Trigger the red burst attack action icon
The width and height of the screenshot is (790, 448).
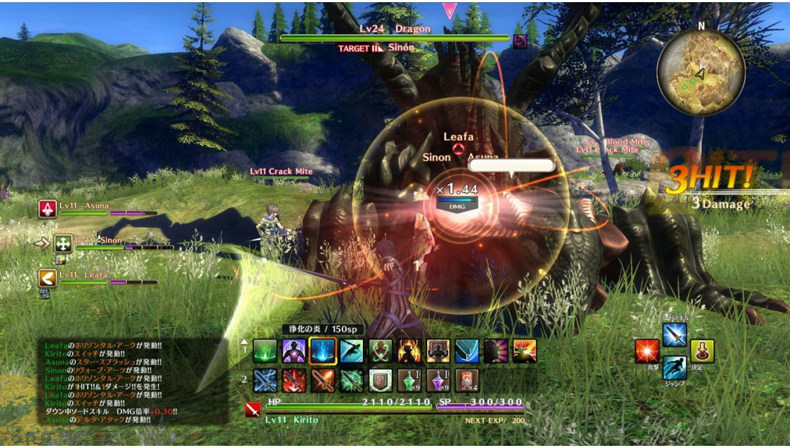646,351
